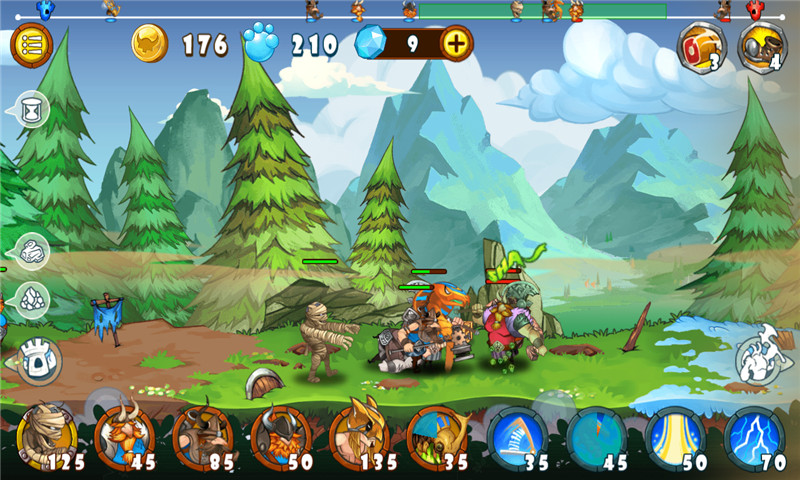The width and height of the screenshot is (800, 480).
Task: Tap the hourglass speed icon
Action: click(34, 108)
